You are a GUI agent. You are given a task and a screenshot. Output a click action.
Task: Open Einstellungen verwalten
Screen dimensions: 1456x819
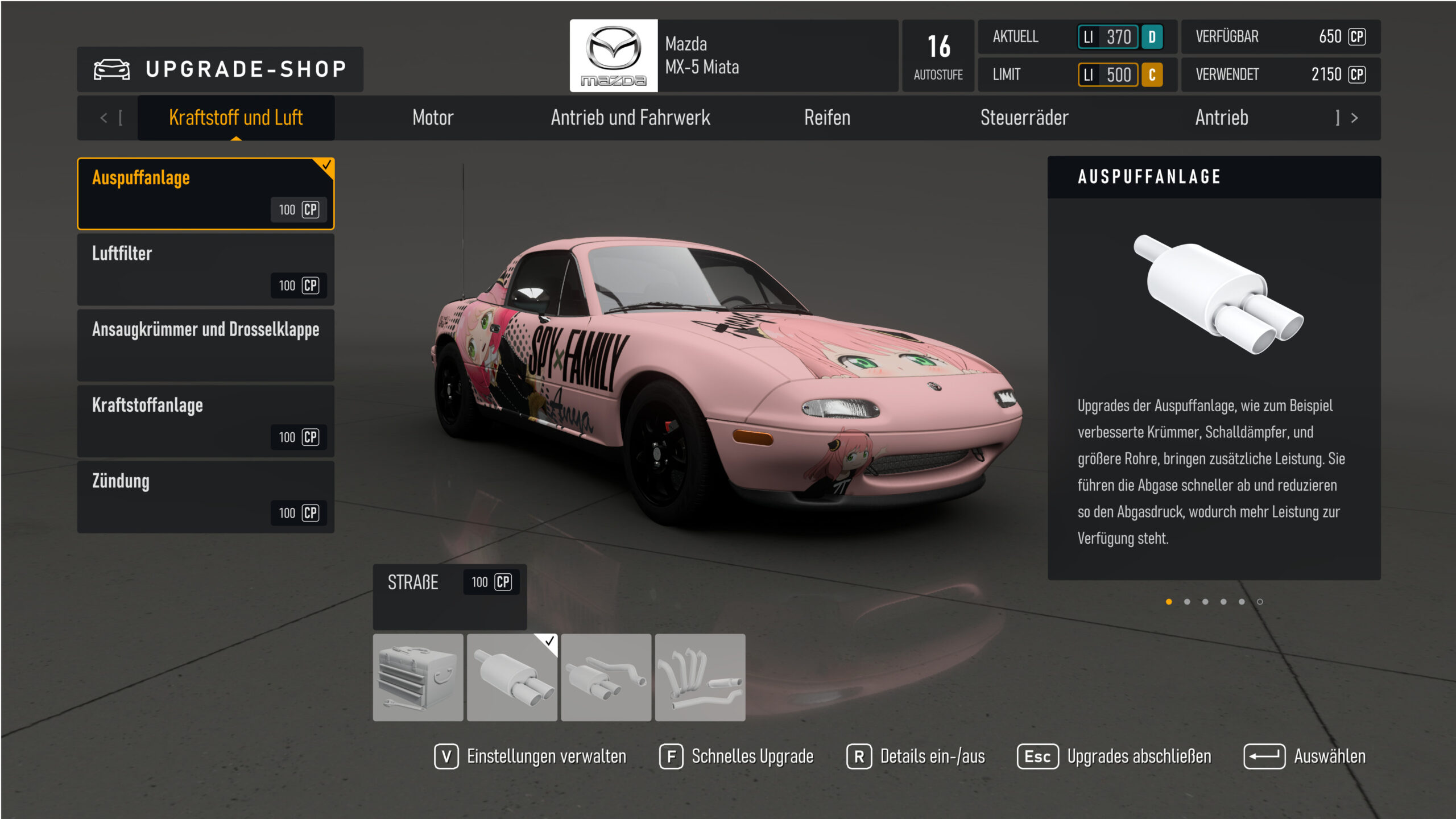click(x=531, y=756)
